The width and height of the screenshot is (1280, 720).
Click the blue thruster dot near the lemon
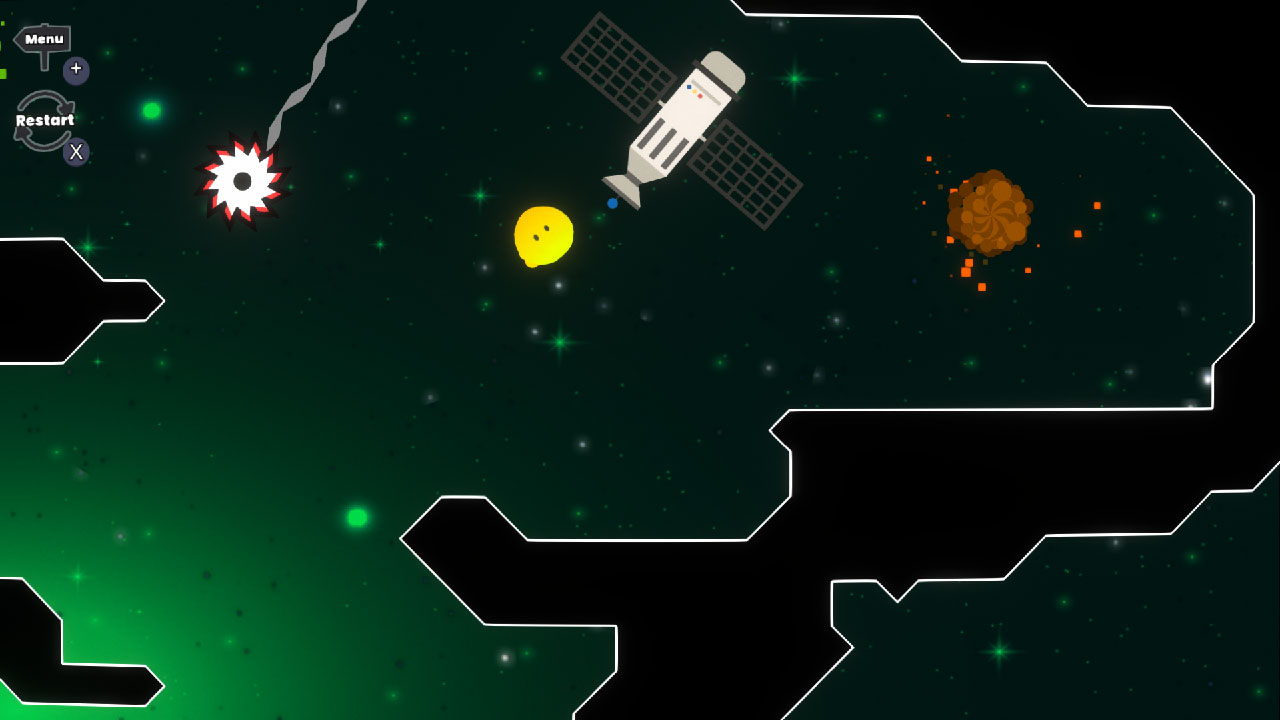613,203
